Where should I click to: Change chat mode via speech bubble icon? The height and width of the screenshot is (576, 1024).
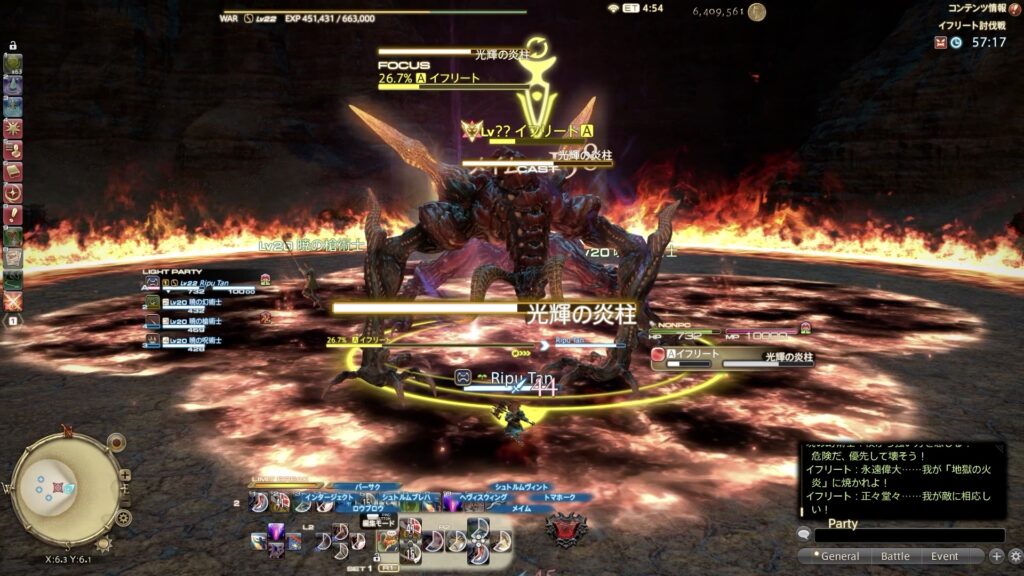coord(804,535)
